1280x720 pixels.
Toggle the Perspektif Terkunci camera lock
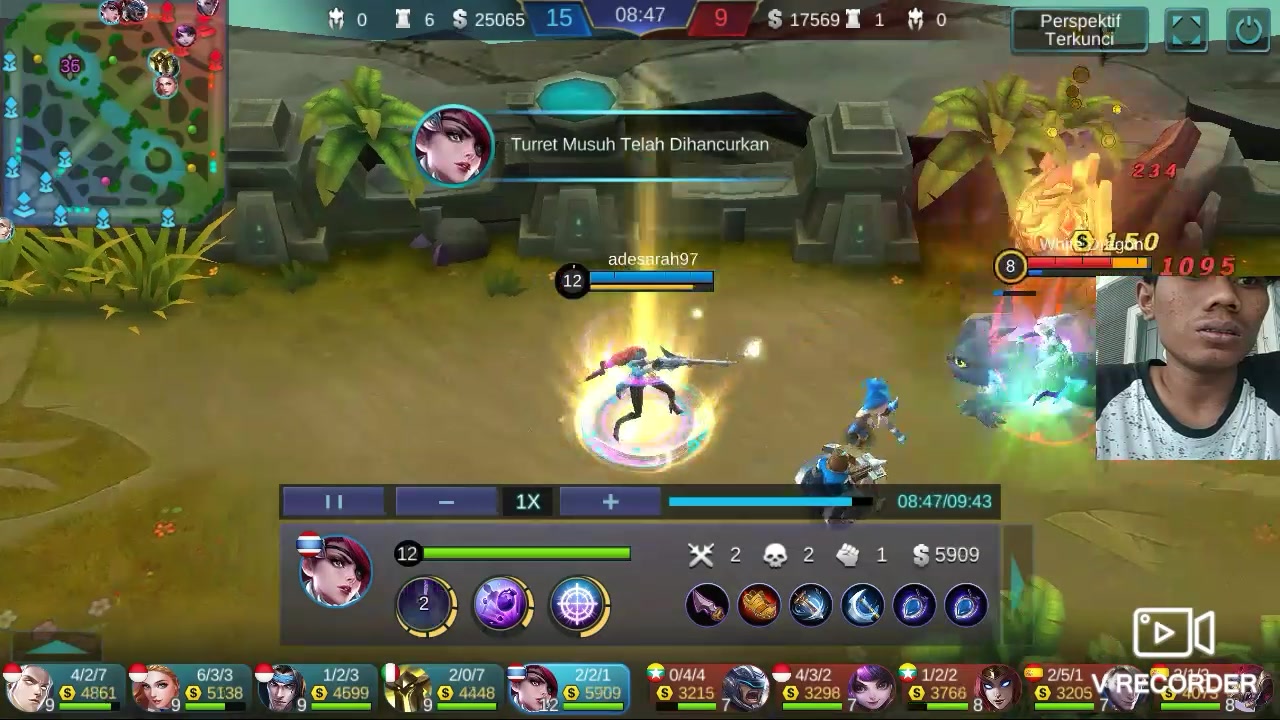(1079, 30)
